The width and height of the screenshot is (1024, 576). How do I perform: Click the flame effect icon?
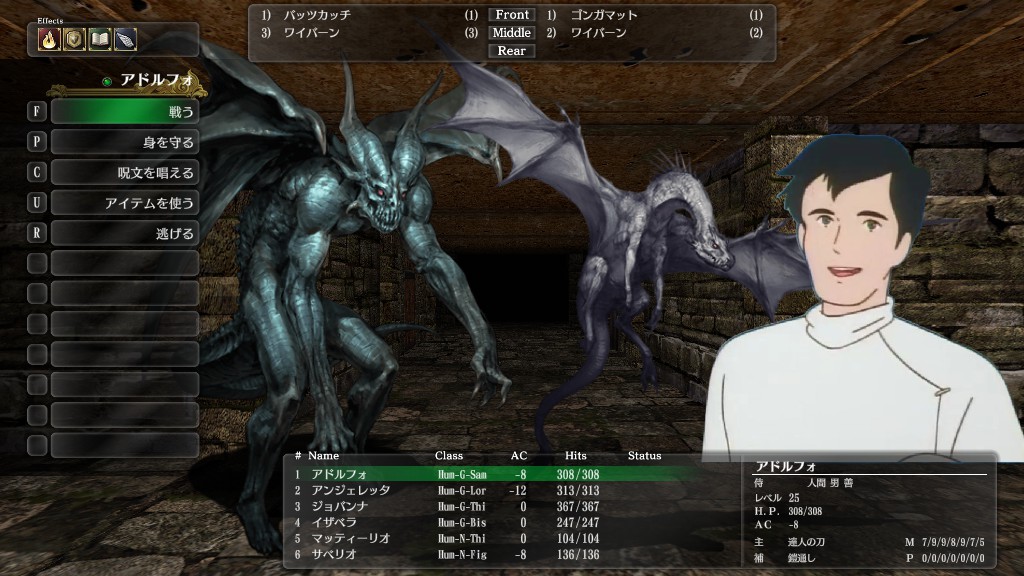tap(48, 40)
